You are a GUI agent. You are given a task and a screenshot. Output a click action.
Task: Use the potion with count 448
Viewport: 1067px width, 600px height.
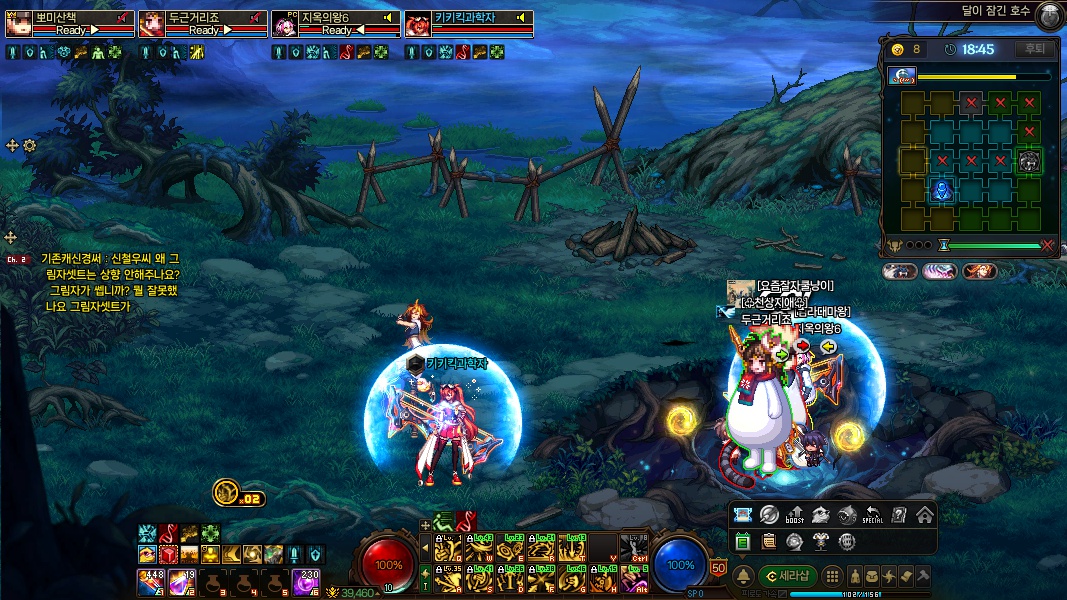151,580
